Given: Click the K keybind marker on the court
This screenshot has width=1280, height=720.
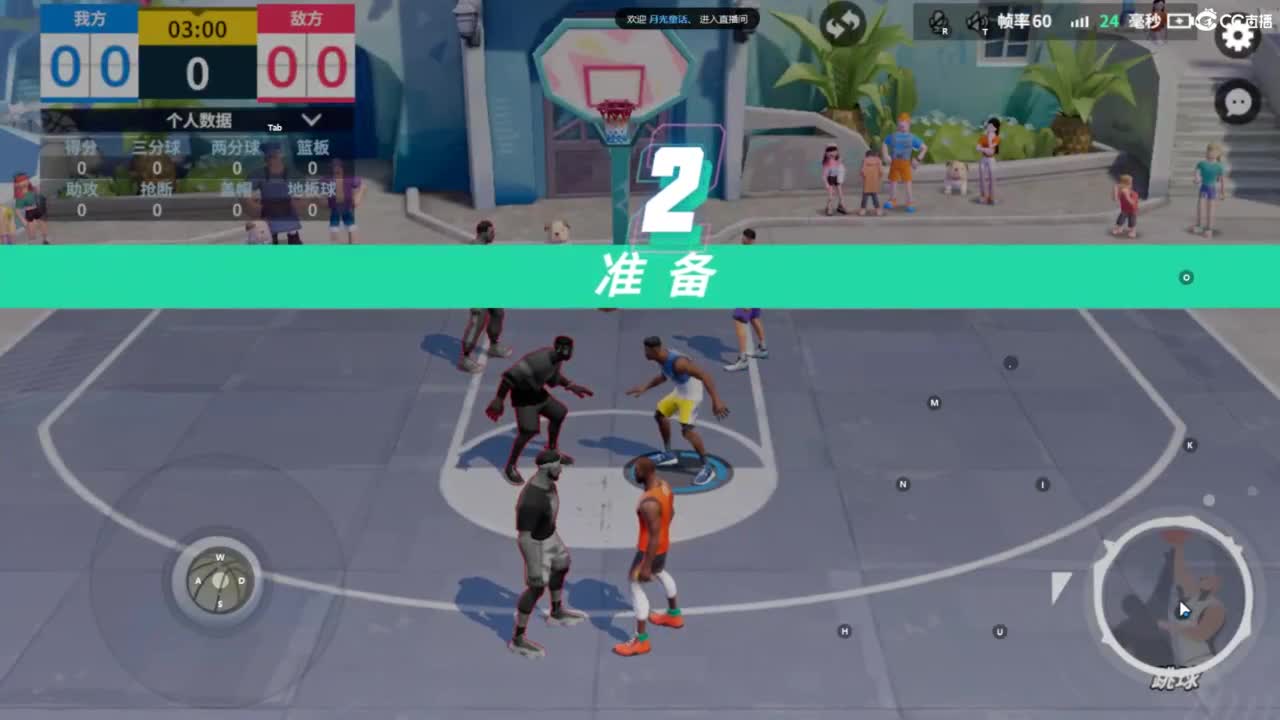Looking at the screenshot, I should [1191, 443].
